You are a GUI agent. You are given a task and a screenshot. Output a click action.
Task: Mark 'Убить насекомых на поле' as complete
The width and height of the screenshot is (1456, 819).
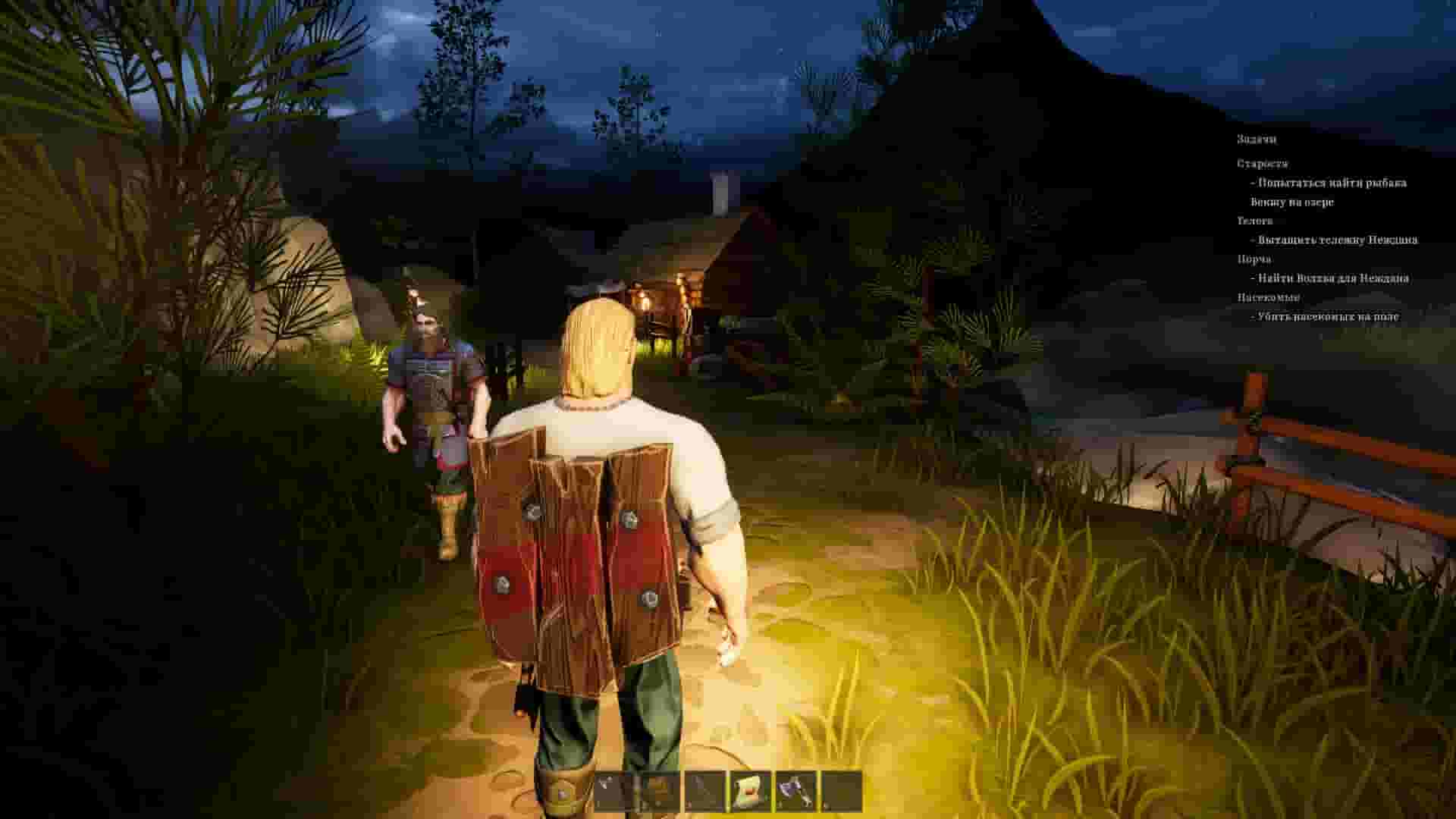pyautogui.click(x=1327, y=318)
